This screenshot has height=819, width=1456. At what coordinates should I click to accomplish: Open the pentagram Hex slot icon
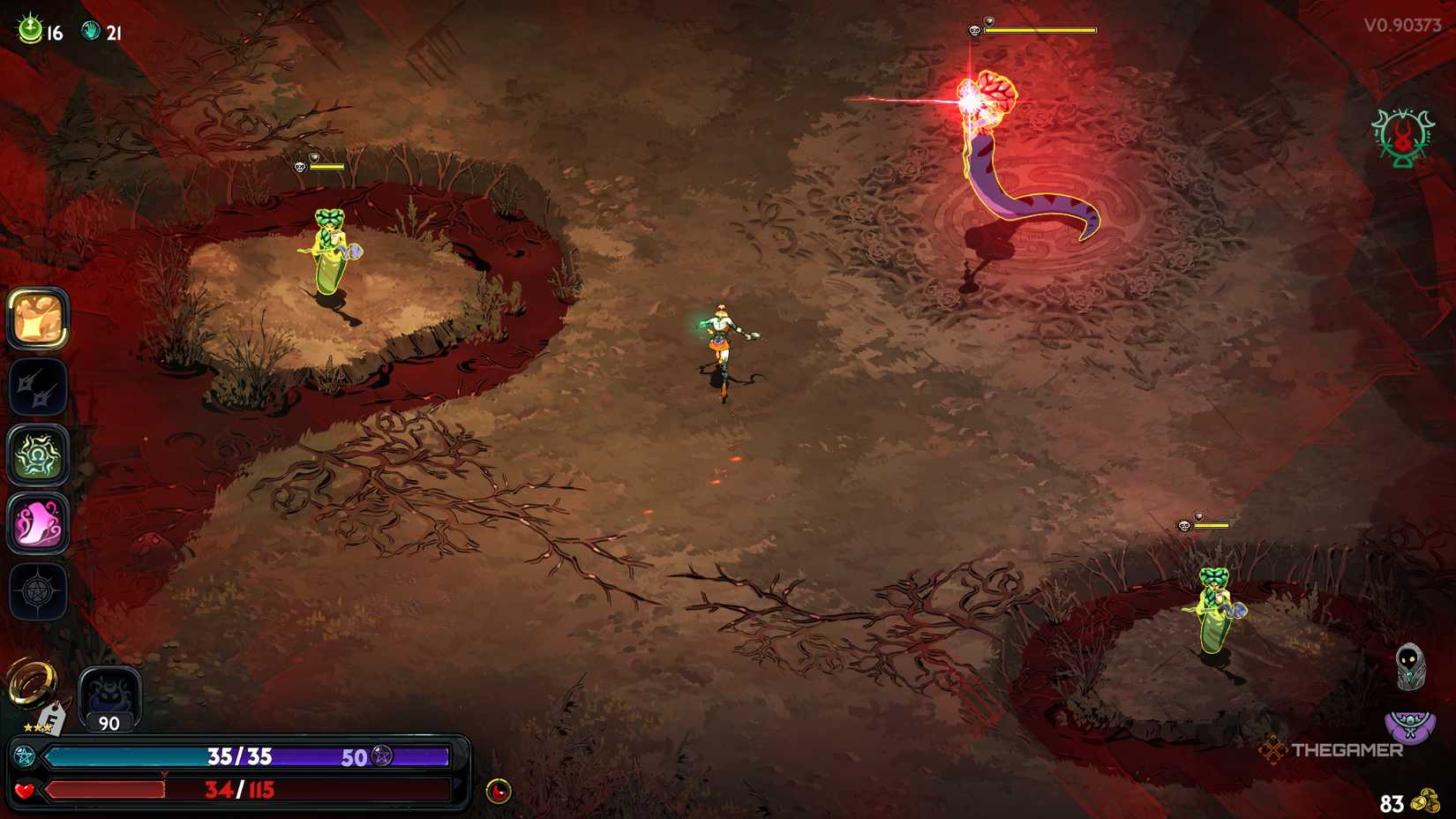(39, 593)
